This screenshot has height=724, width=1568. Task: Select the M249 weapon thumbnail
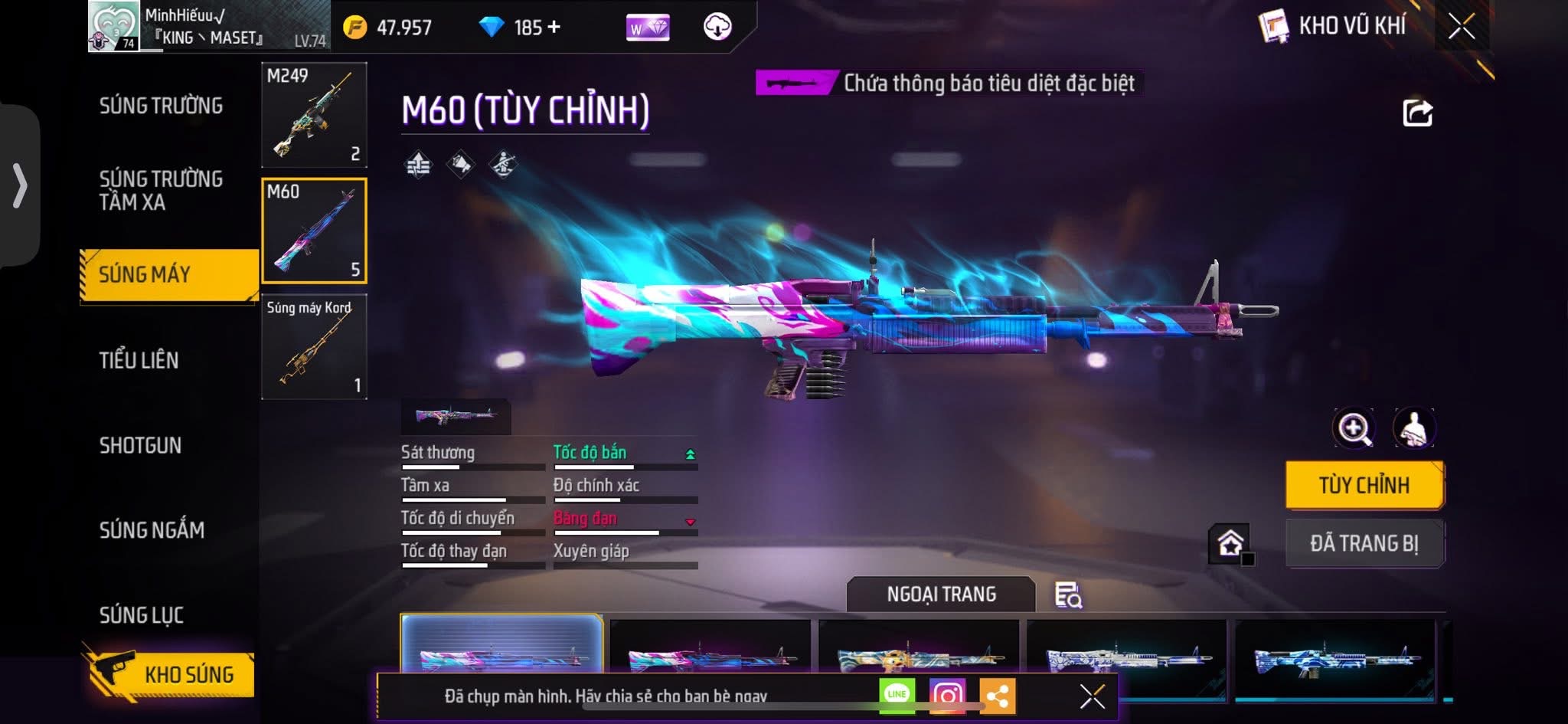(314, 115)
